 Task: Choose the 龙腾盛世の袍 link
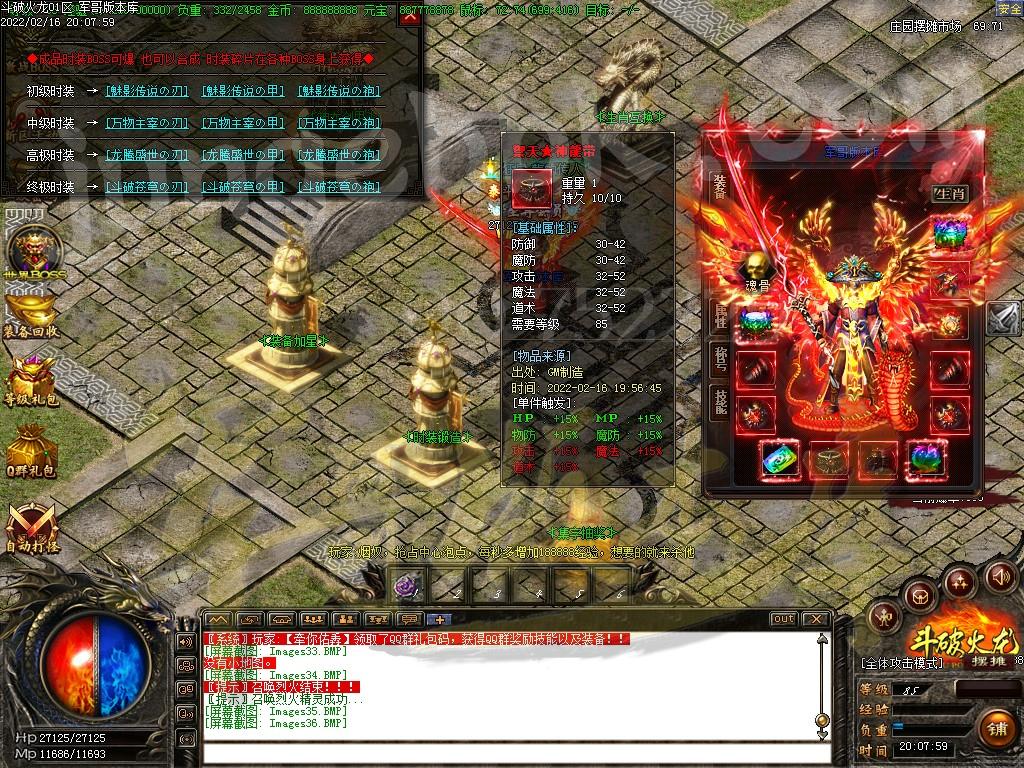tap(340, 155)
